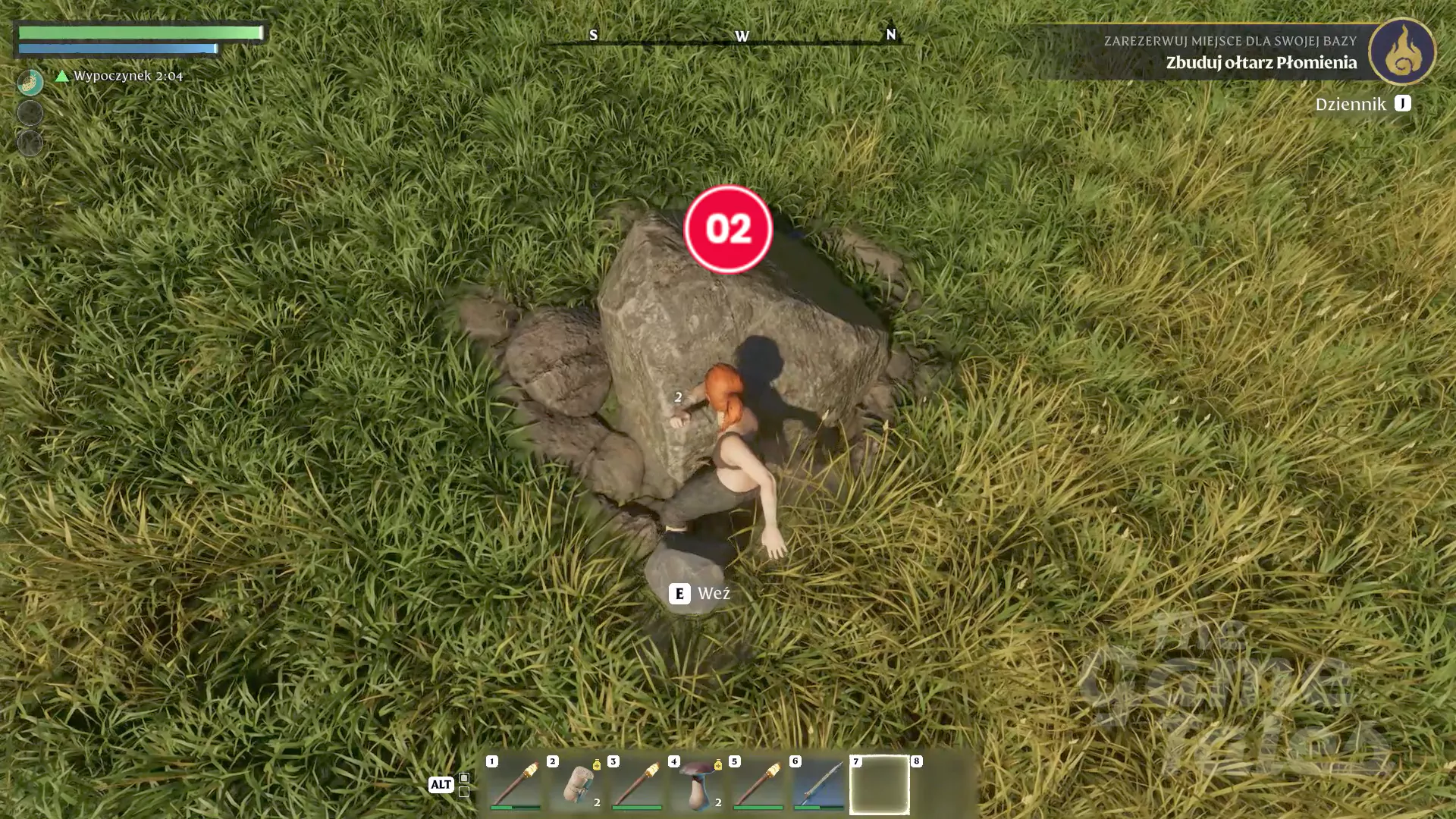Select the mushroom in hotbar slot 4
Viewport: 1456px width, 819px height.
[x=698, y=783]
